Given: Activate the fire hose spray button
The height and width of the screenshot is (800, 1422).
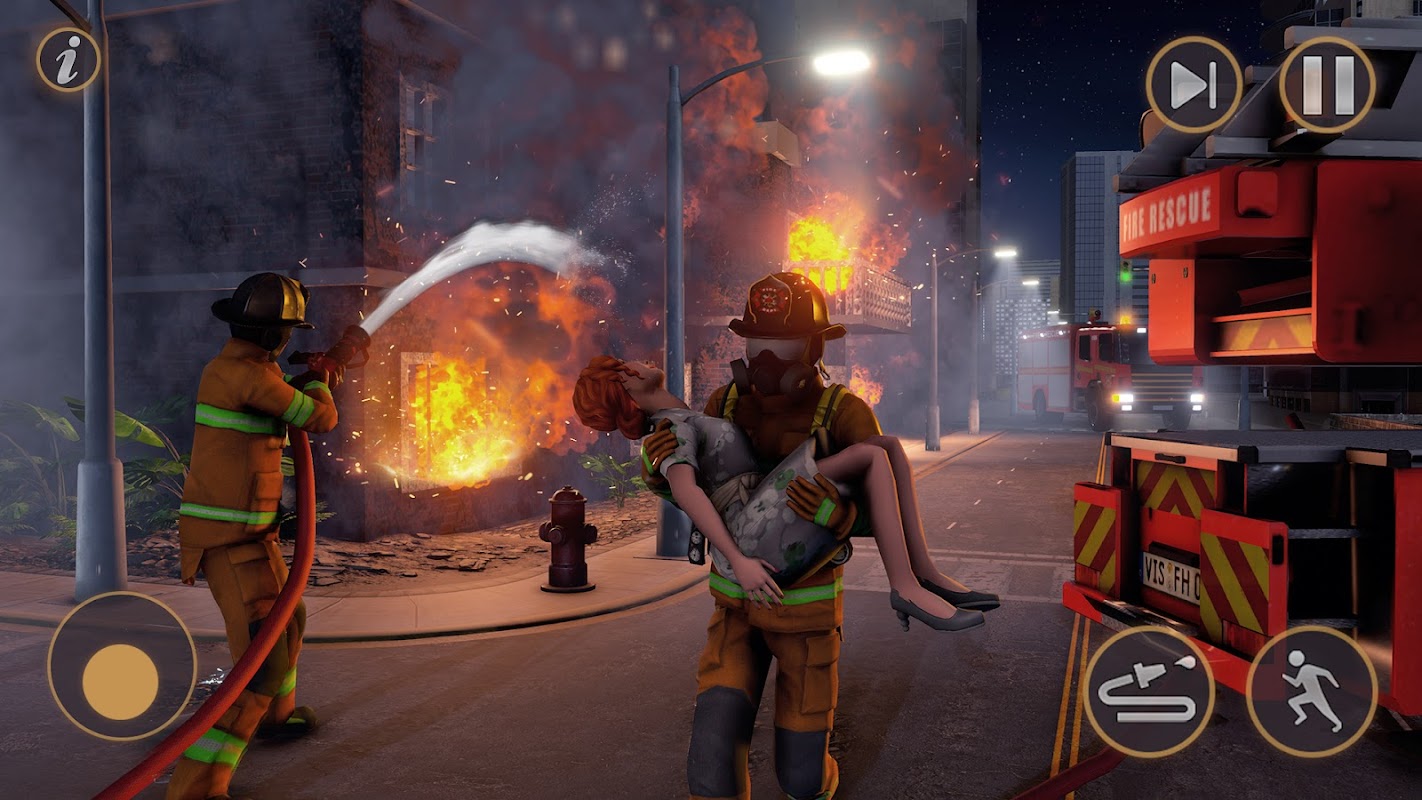Looking at the screenshot, I should 1148,690.
